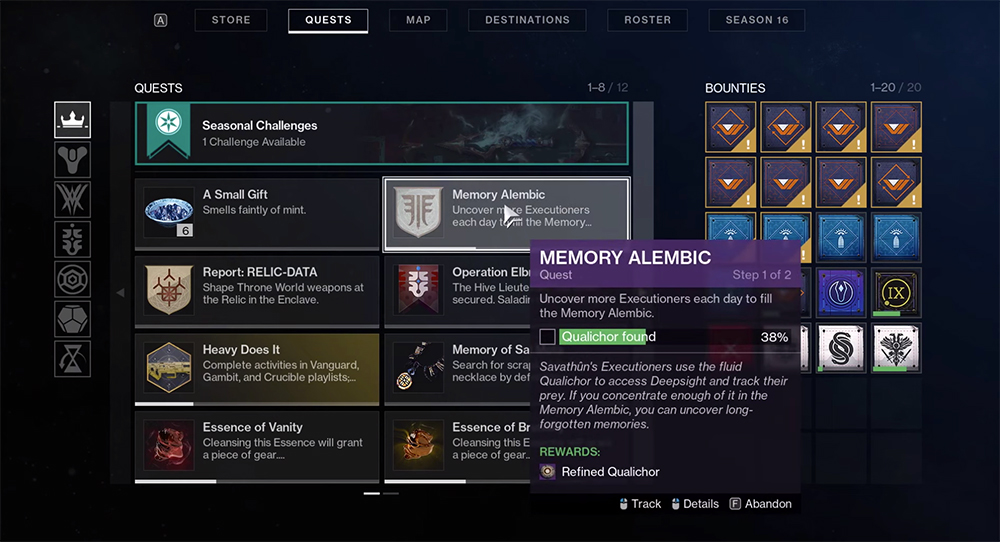Click the Quests tab
This screenshot has height=542, width=1000.
[328, 20]
